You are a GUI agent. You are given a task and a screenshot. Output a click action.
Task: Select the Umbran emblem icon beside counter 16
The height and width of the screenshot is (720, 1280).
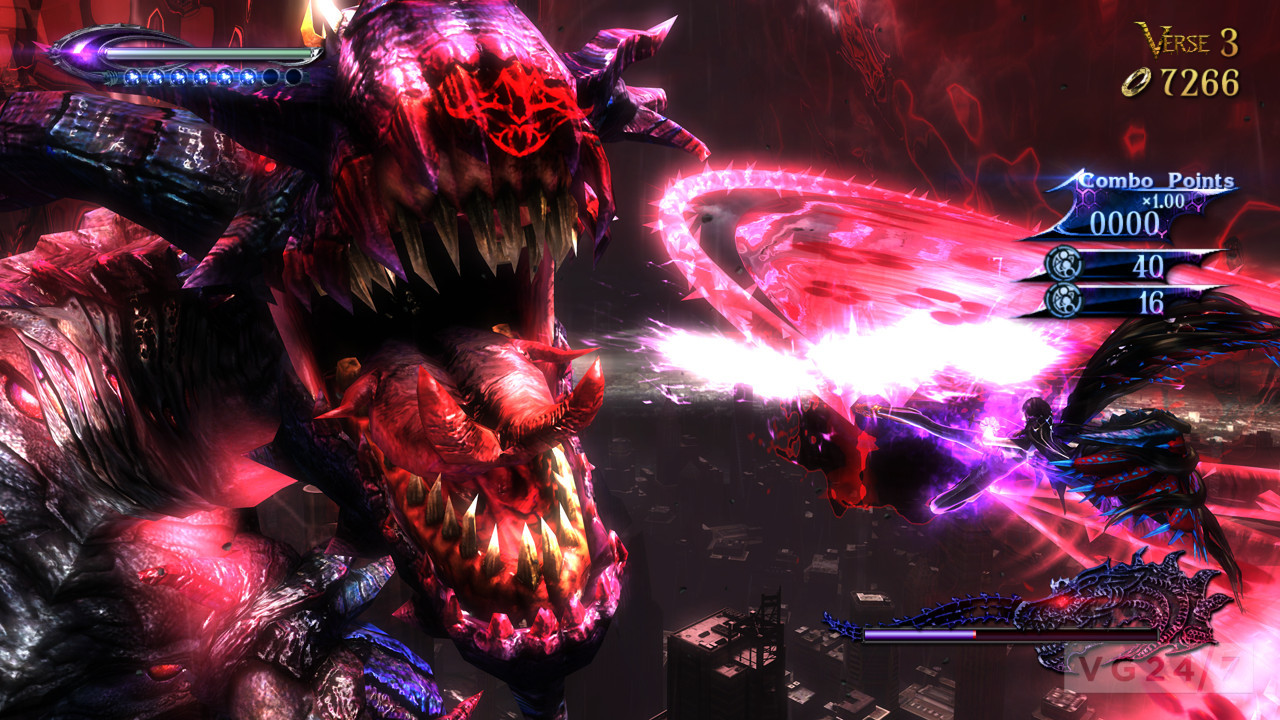click(x=1062, y=300)
